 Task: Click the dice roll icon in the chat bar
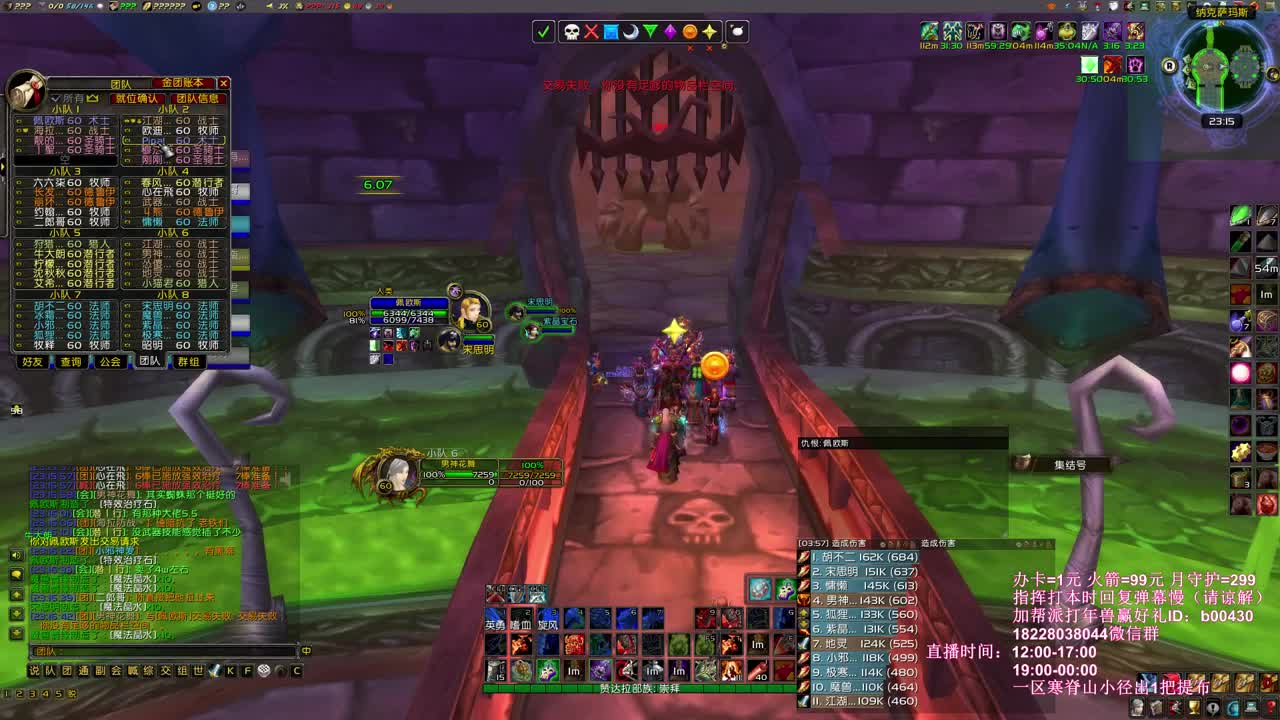[264, 671]
